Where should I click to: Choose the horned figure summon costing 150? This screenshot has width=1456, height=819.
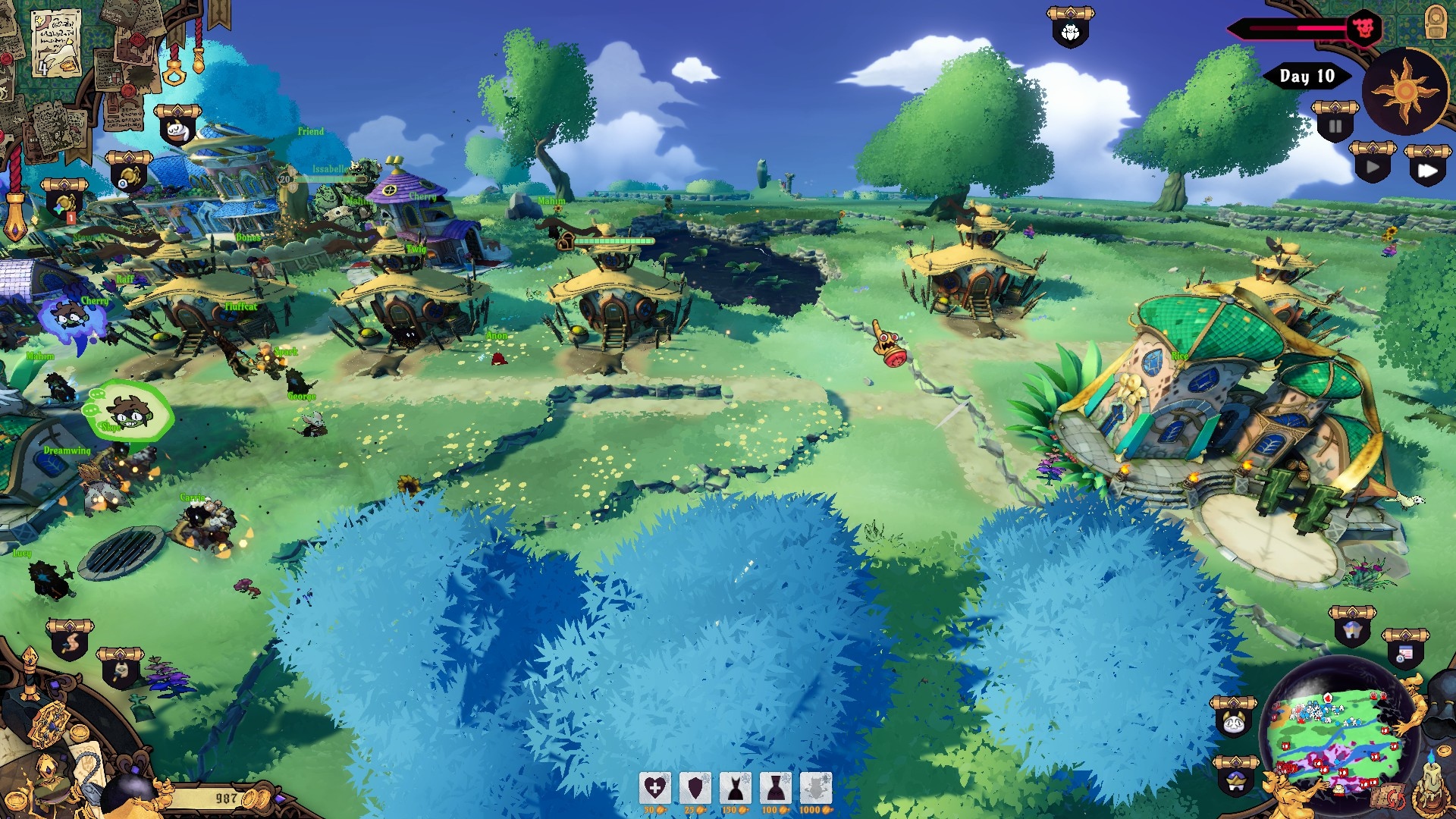click(x=736, y=789)
